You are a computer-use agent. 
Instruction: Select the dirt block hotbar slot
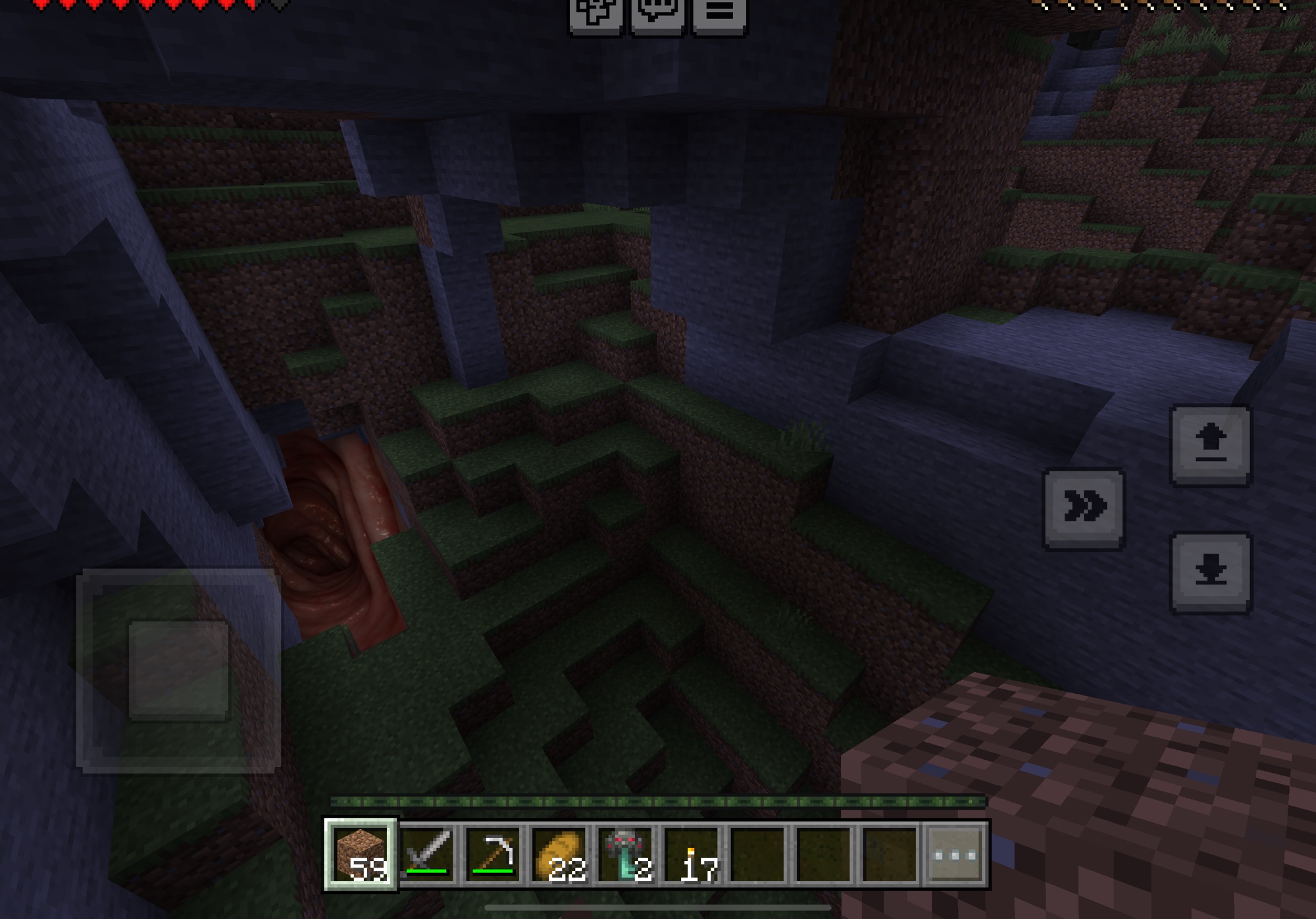tap(360, 854)
